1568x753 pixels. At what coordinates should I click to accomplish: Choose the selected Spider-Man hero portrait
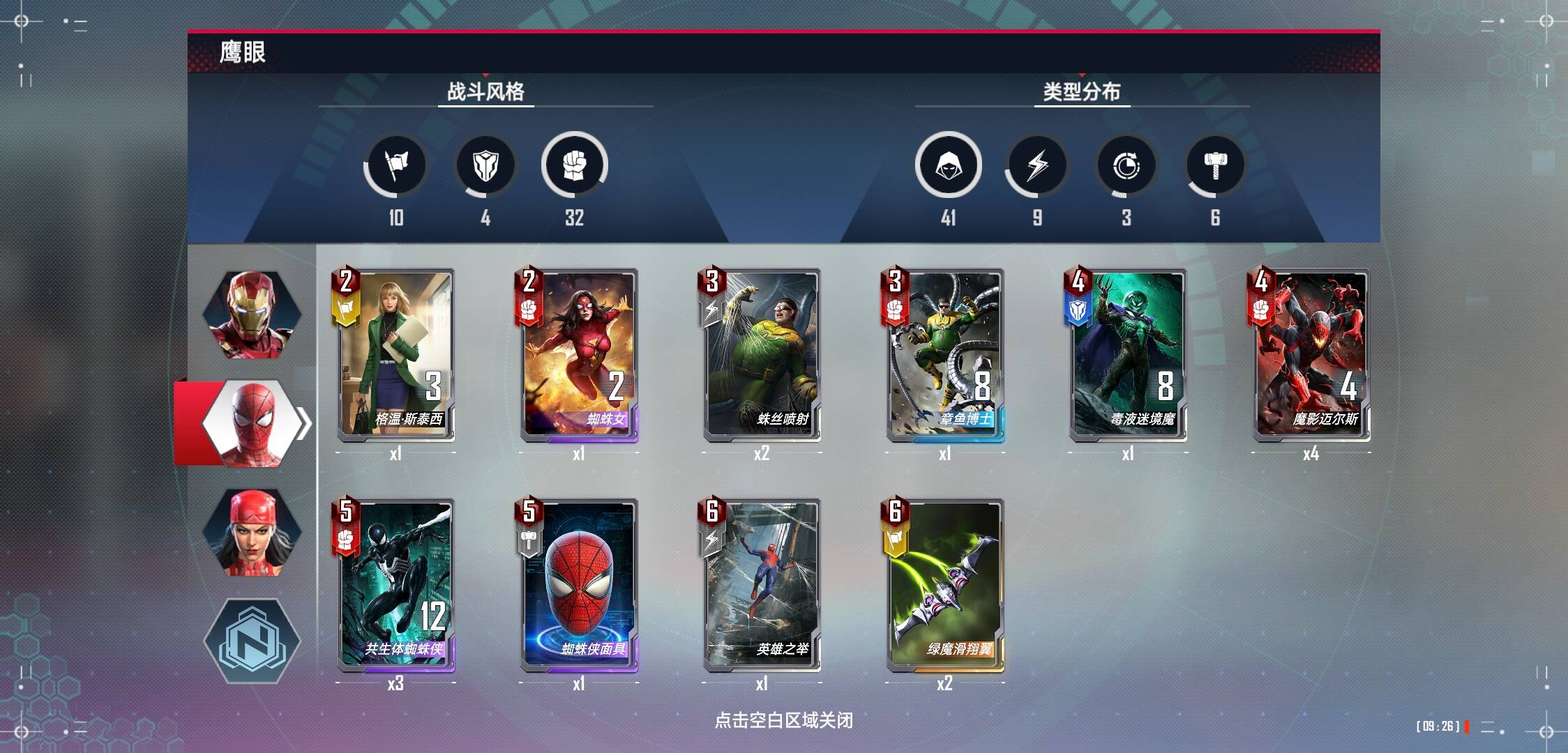point(252,423)
